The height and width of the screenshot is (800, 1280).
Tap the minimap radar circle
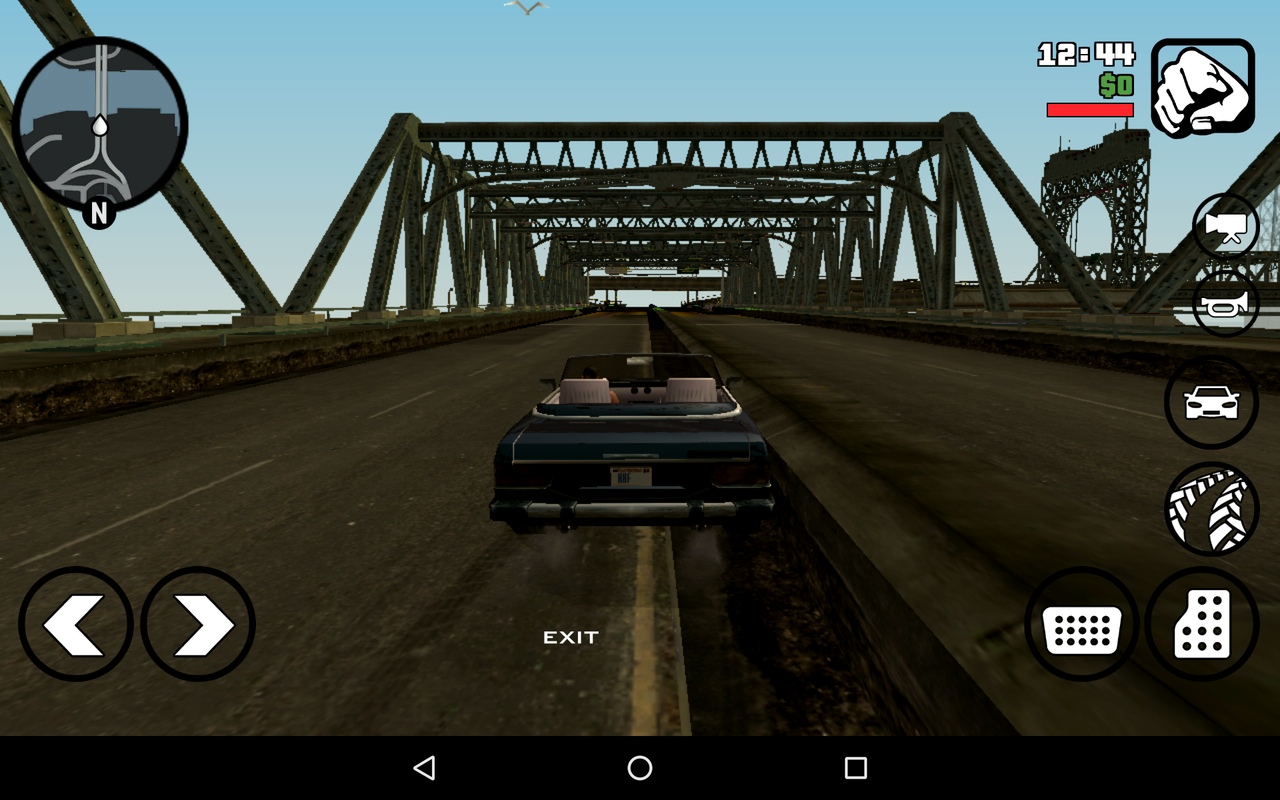tap(100, 125)
